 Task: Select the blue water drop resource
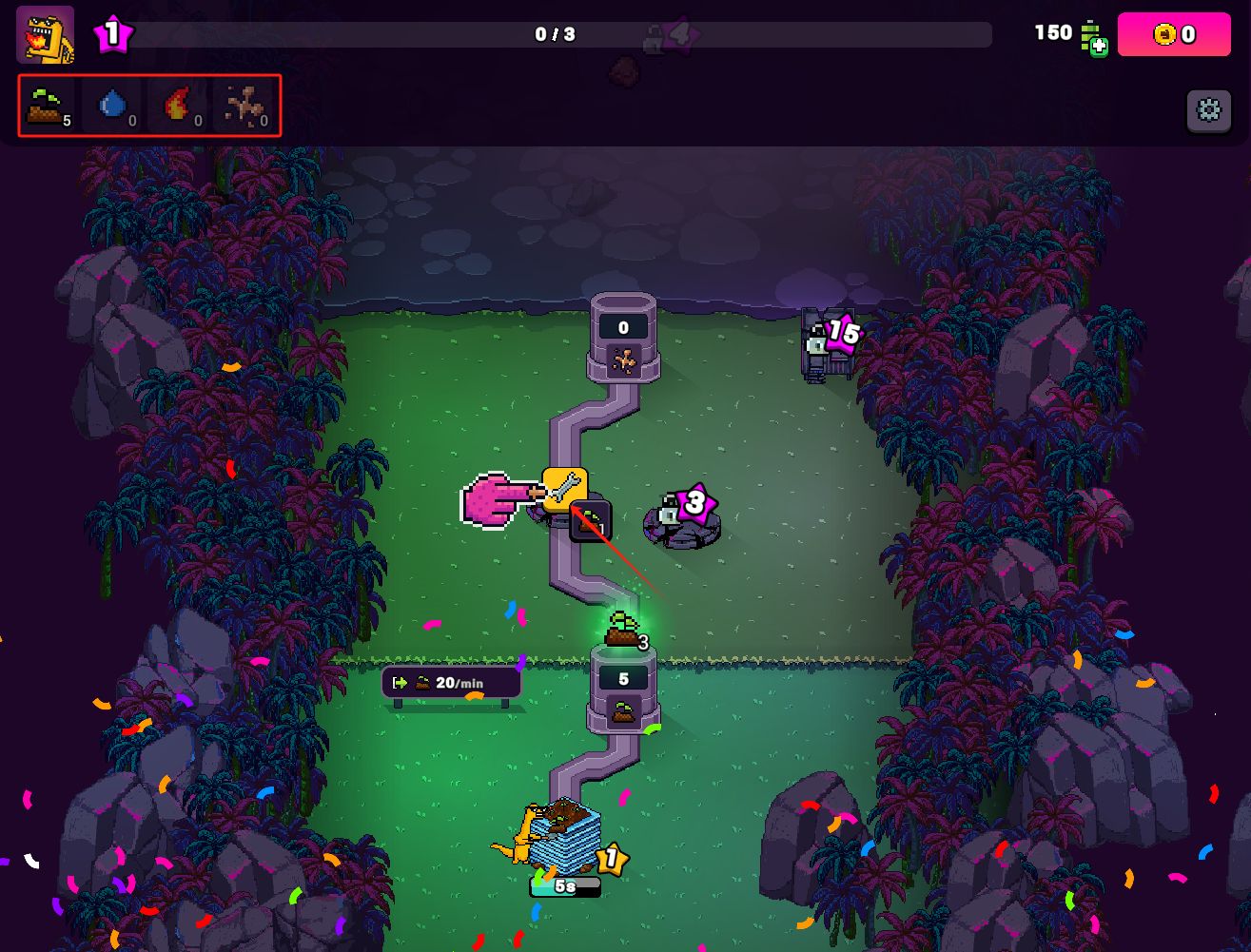click(x=113, y=106)
